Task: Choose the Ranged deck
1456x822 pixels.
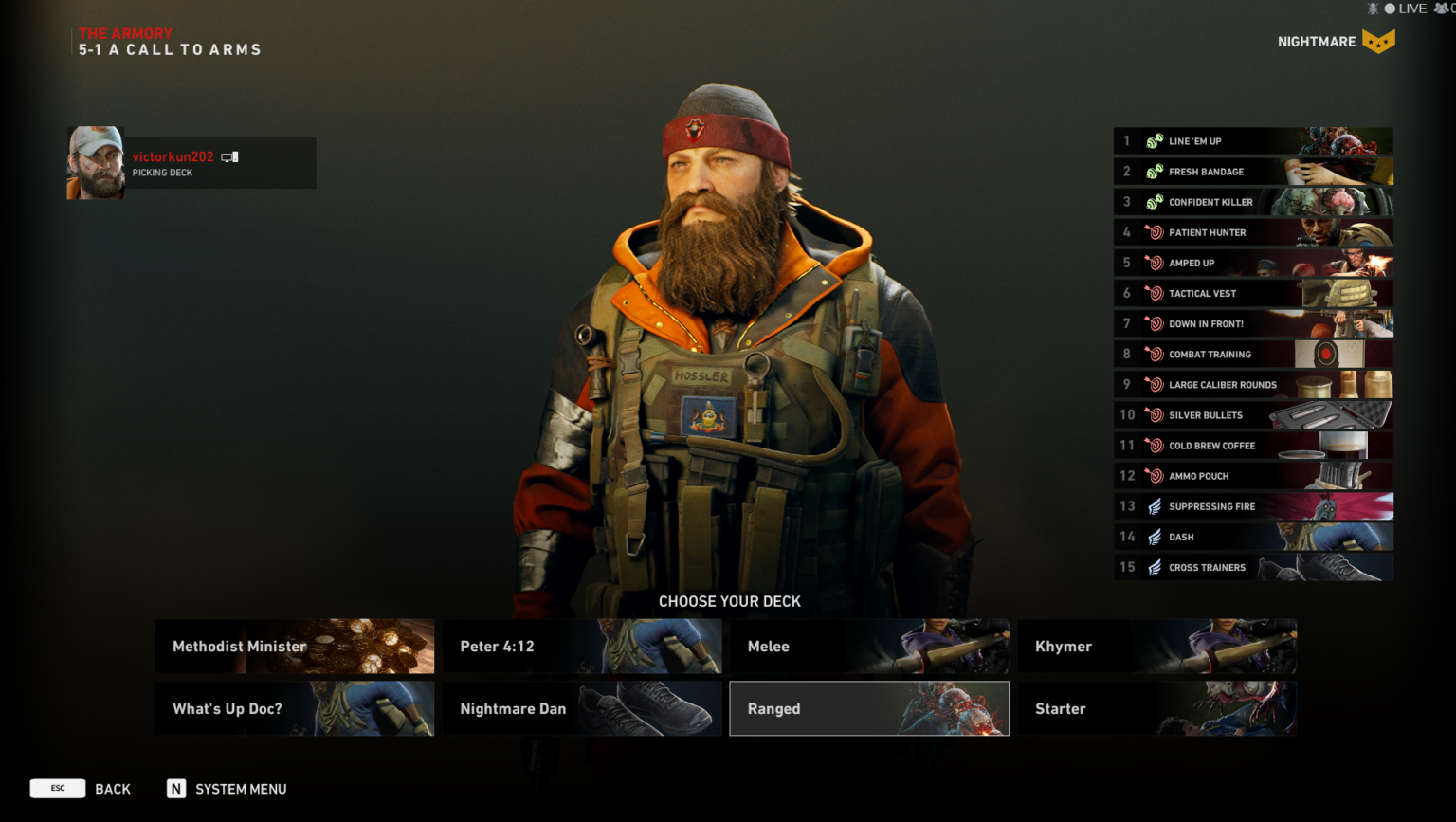Action: [868, 709]
